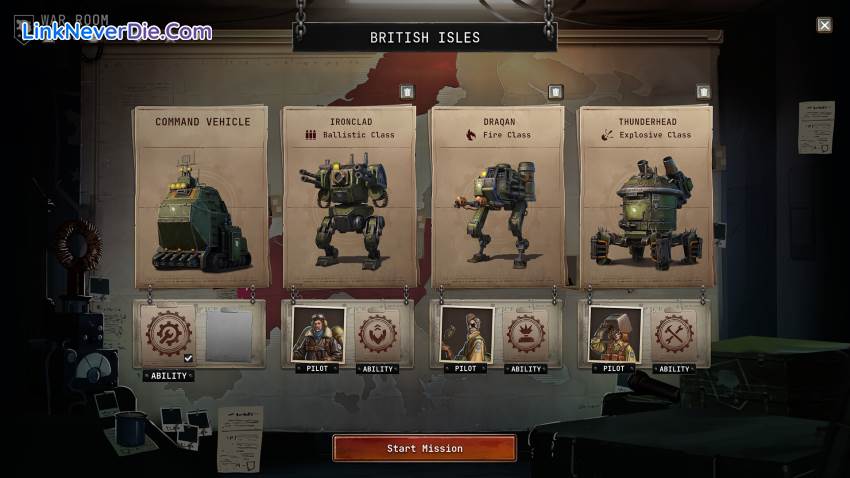
Task: Change the Thunderhead pilot portrait
Action: [x=615, y=334]
